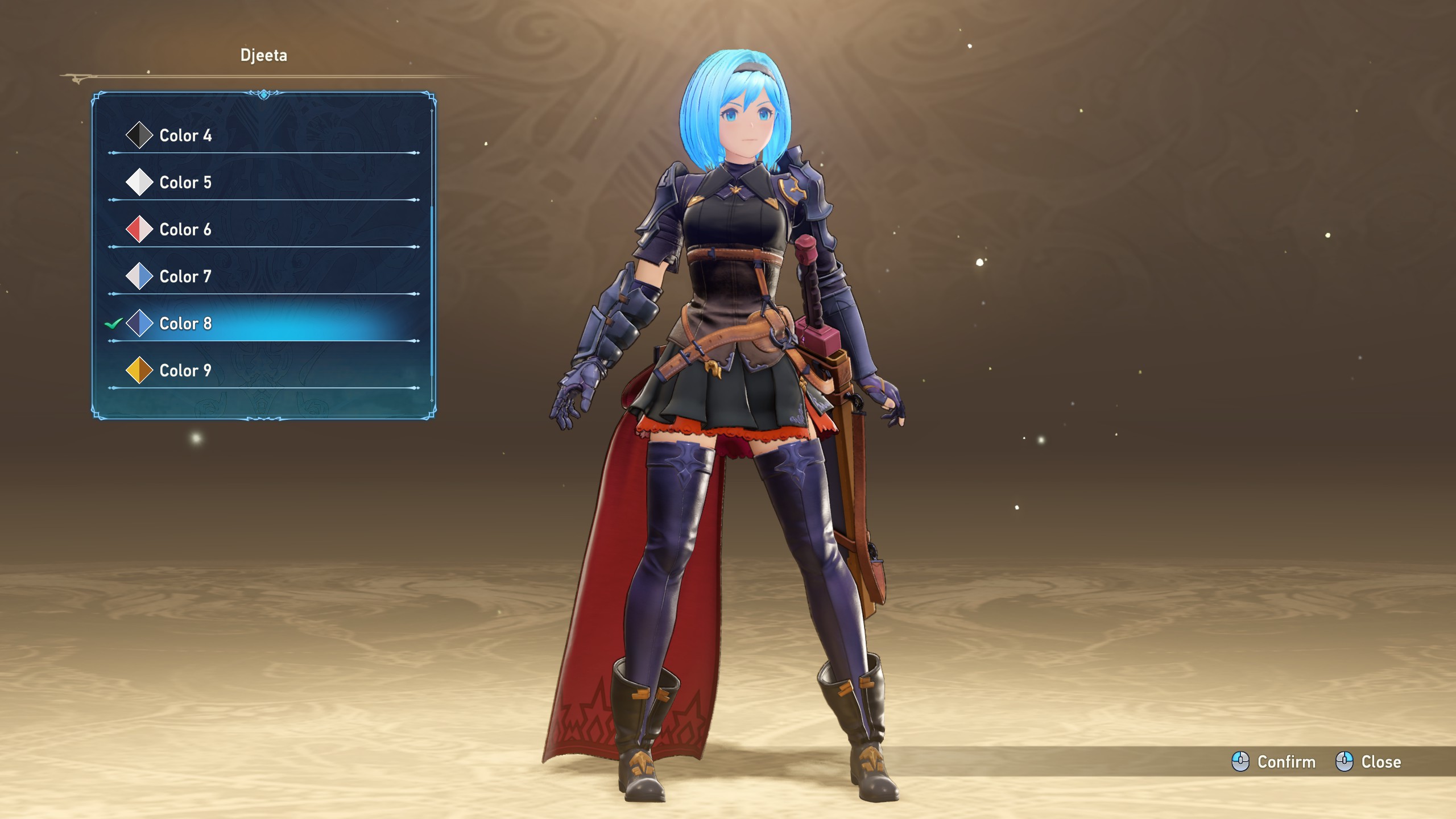1456x819 pixels.
Task: Choose the highlighted Color 8 row
Action: pyautogui.click(x=185, y=324)
